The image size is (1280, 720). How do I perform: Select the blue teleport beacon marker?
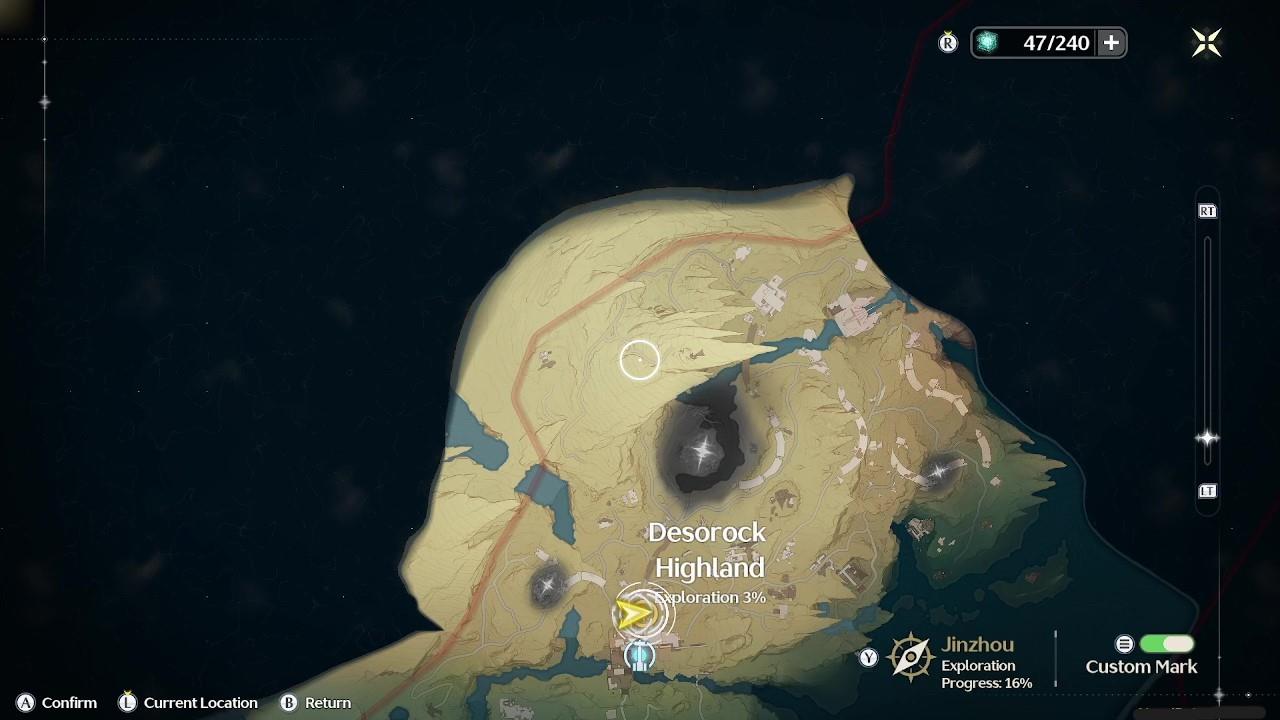pos(639,656)
